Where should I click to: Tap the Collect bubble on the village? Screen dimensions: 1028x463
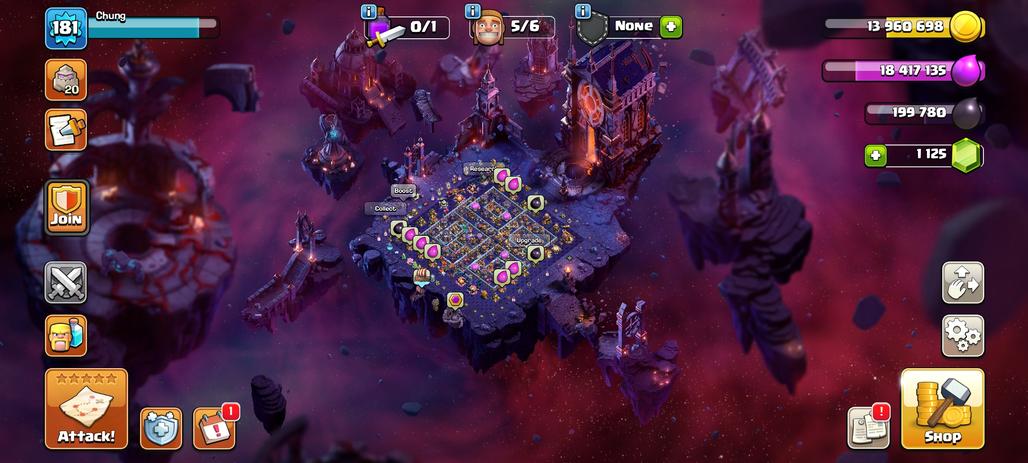[x=384, y=208]
